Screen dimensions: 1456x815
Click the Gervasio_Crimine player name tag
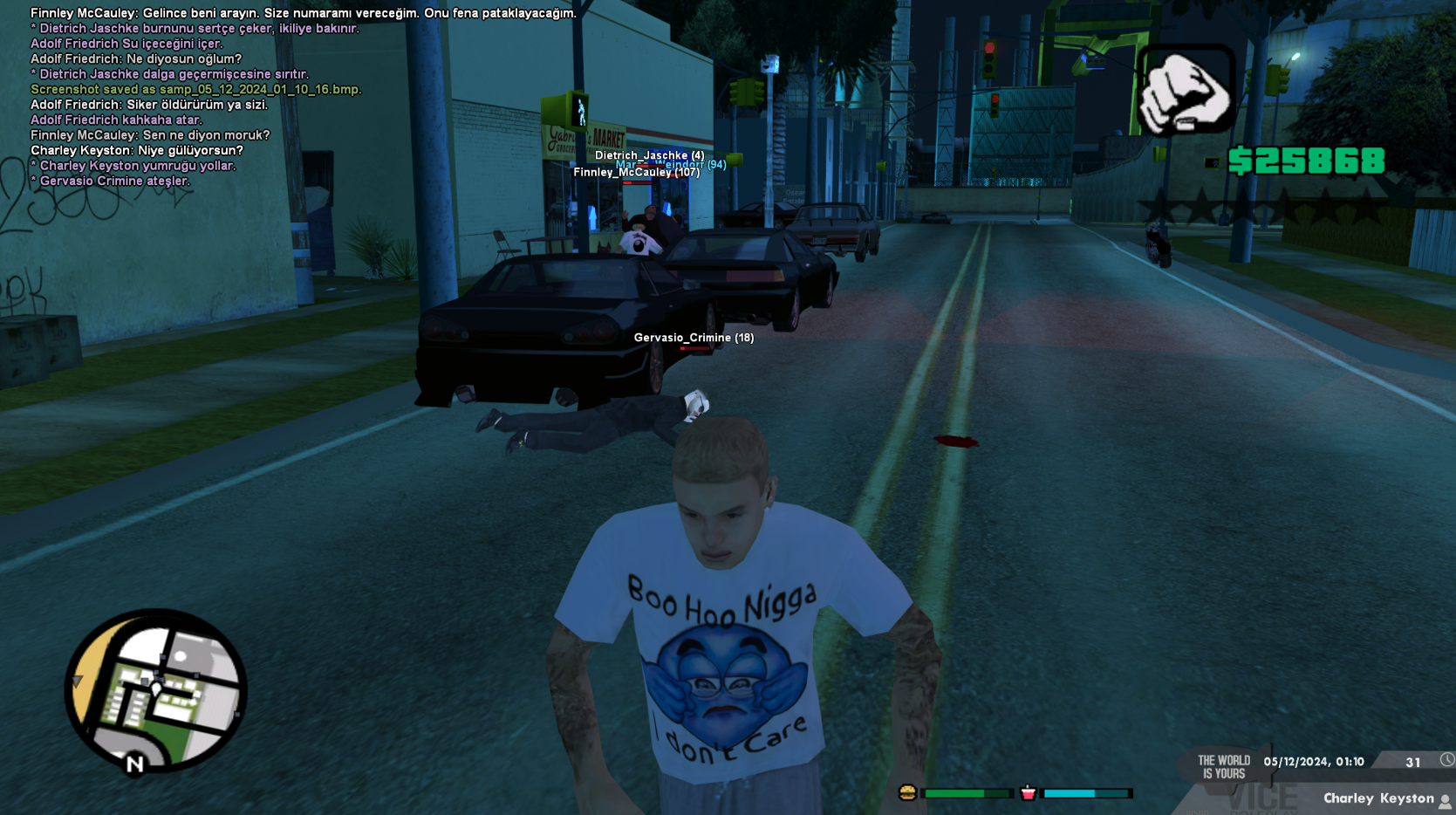click(694, 338)
